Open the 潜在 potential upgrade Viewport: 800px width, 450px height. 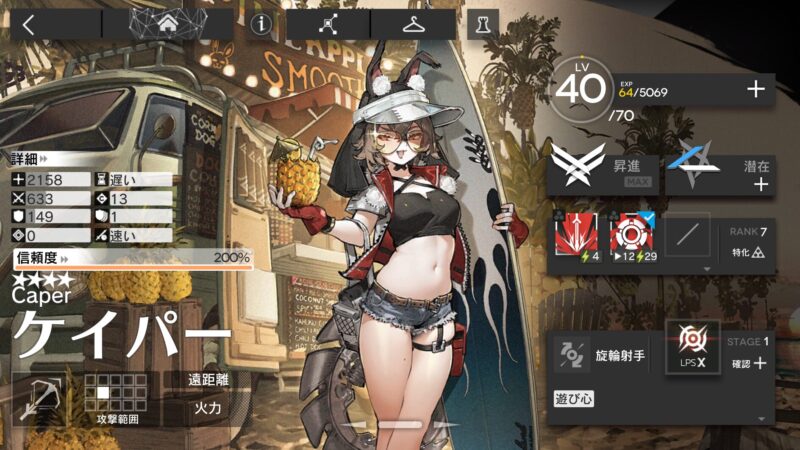[718, 168]
